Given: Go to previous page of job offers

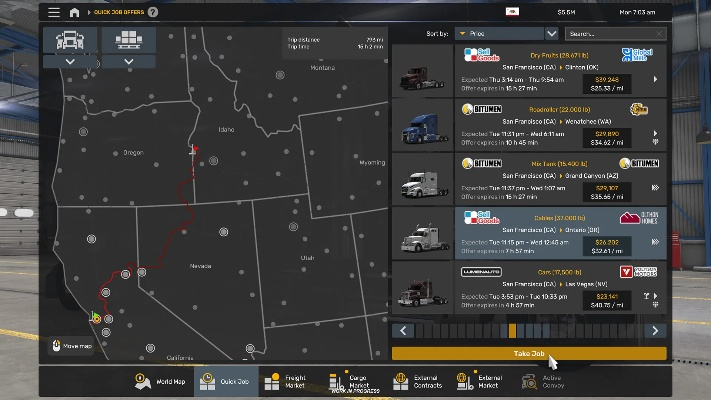Looking at the screenshot, I should pos(402,330).
